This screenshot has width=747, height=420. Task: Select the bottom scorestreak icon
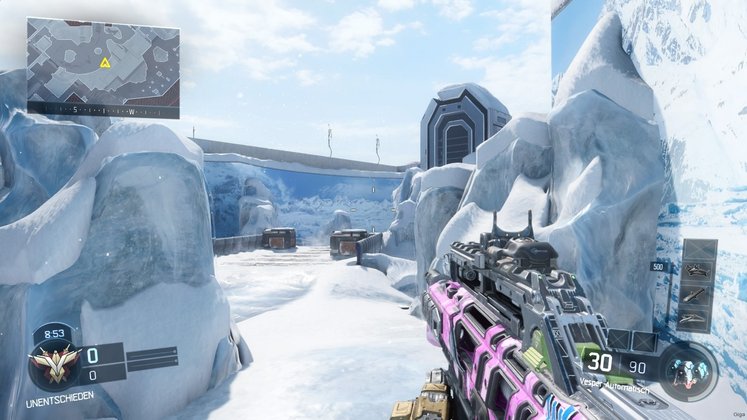pyautogui.click(x=697, y=317)
